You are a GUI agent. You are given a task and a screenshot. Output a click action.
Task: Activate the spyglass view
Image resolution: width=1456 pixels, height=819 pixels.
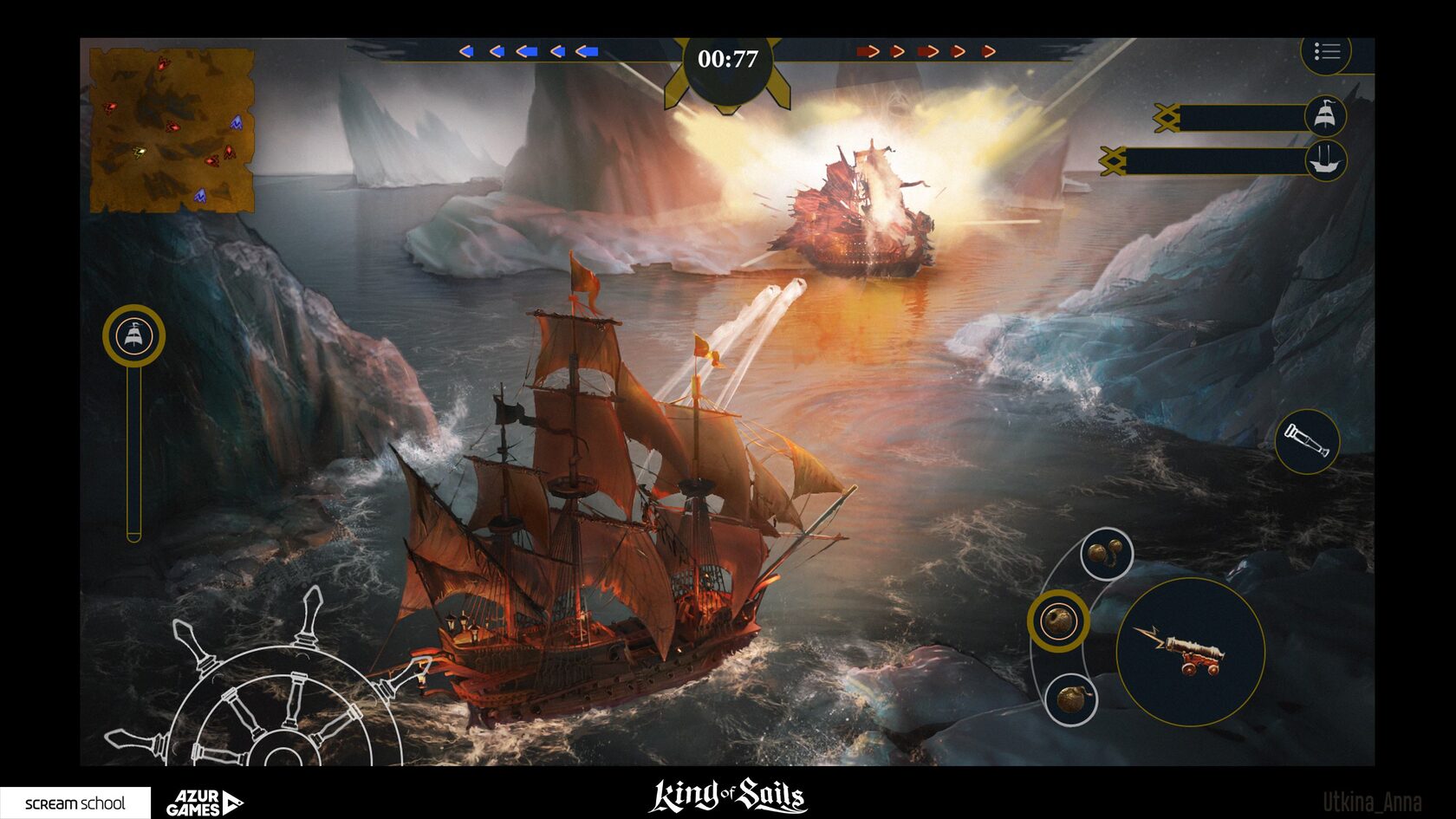(x=1307, y=442)
